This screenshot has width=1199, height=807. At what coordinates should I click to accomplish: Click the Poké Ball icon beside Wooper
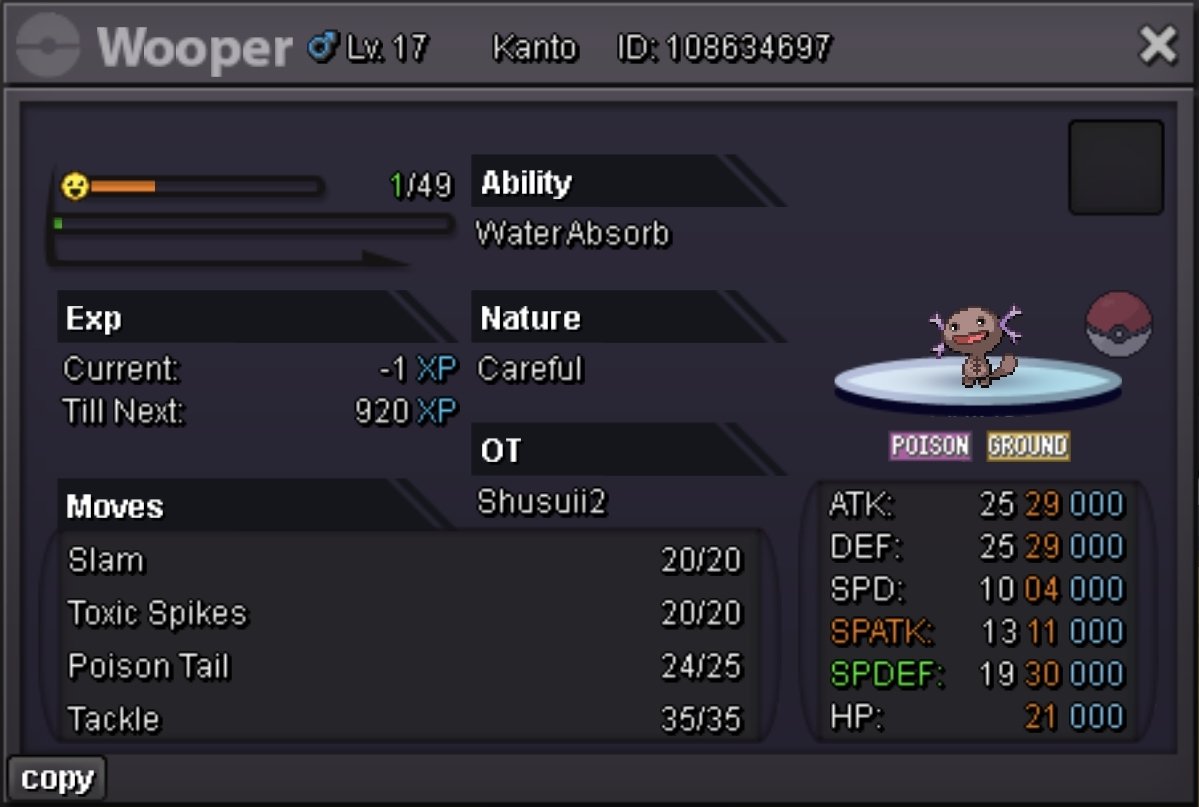coord(1119,325)
